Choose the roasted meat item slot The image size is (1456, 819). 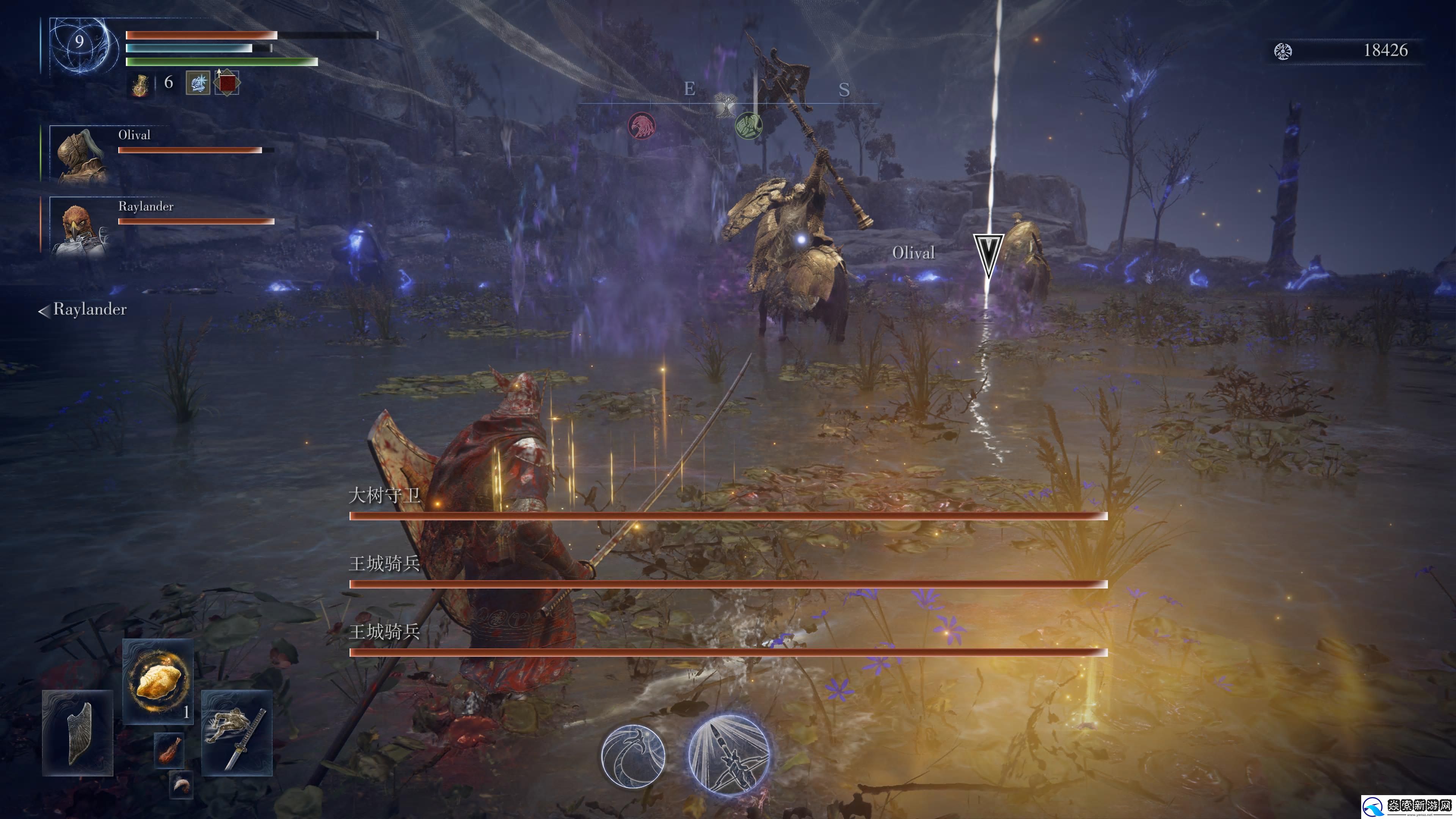point(169,750)
